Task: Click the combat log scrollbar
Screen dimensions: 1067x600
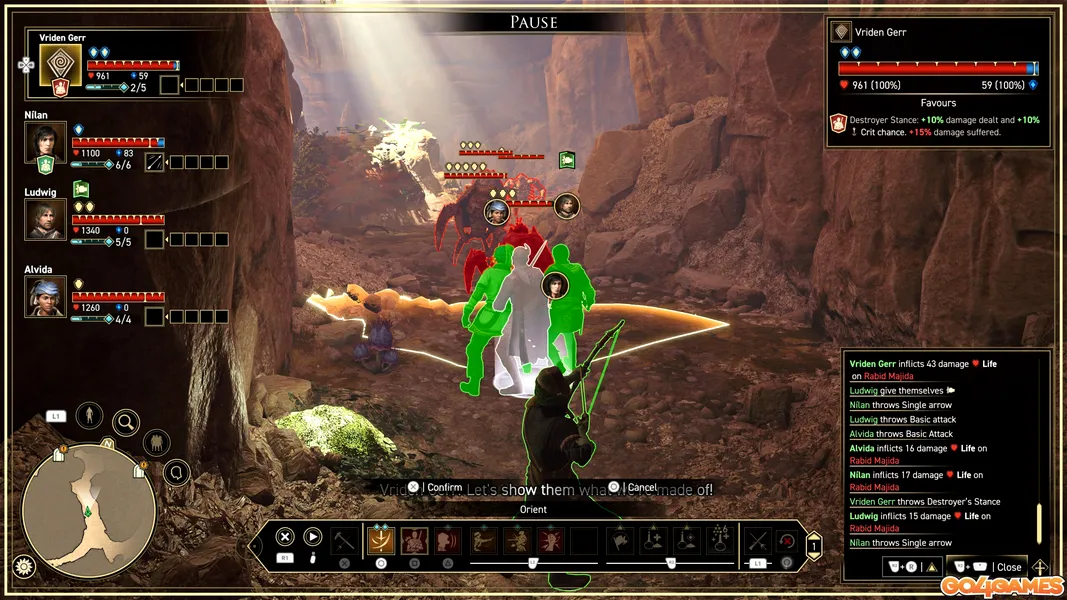Action: click(1039, 522)
